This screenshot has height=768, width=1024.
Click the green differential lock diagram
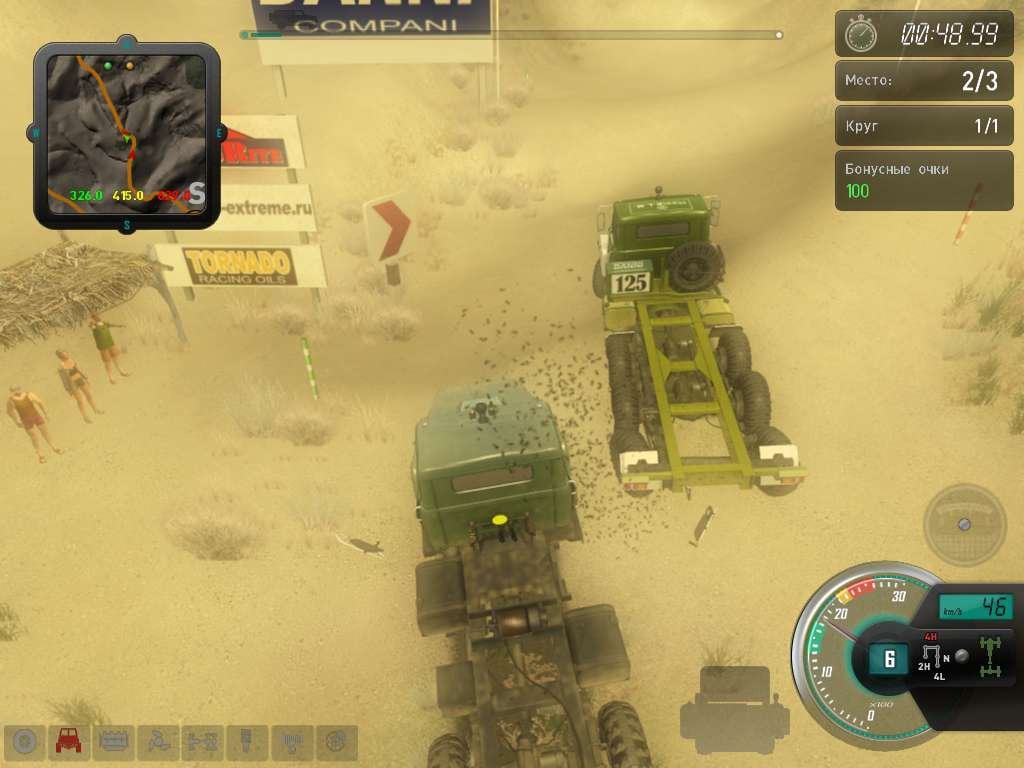click(x=992, y=655)
